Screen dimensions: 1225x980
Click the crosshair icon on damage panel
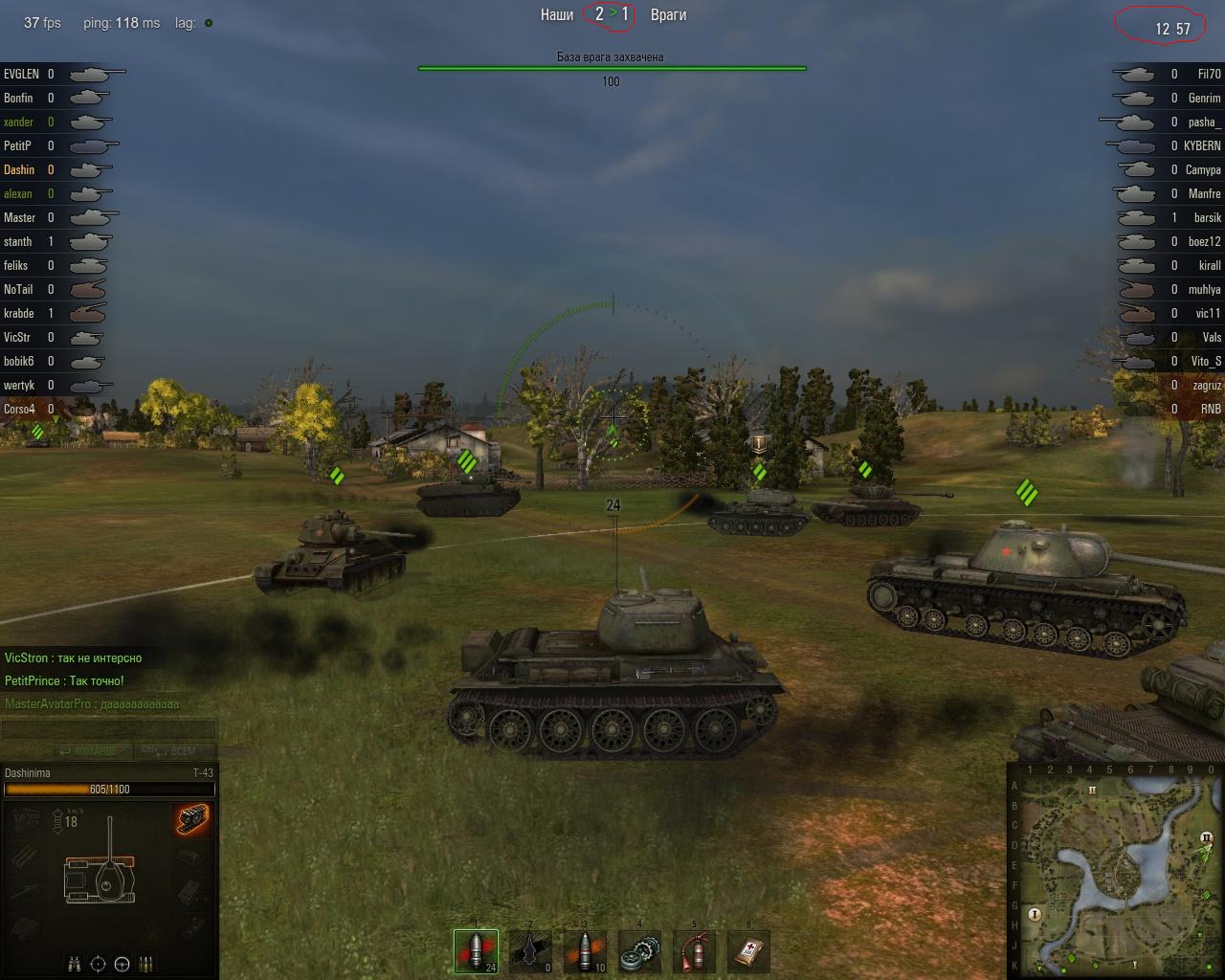(98, 964)
